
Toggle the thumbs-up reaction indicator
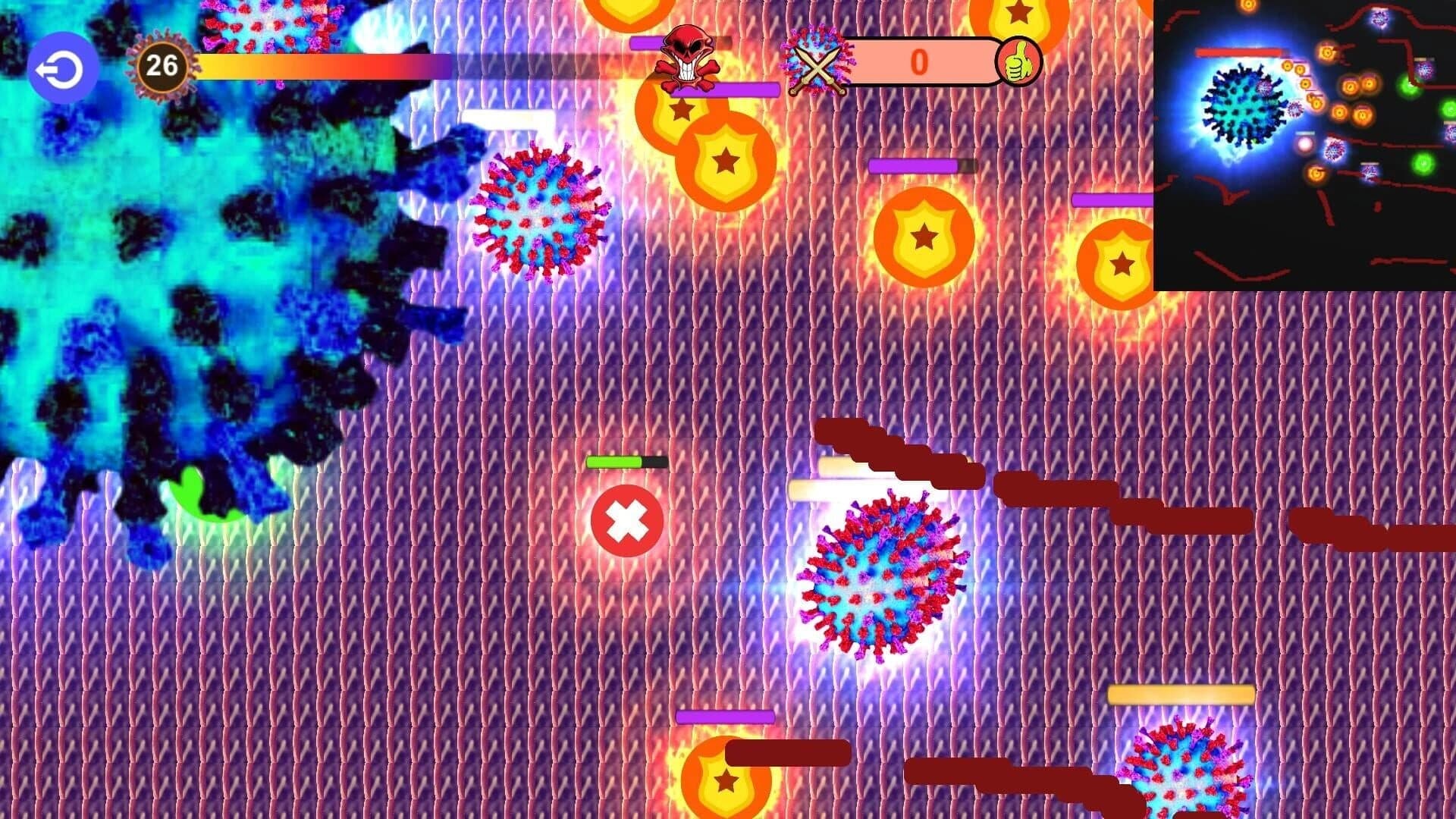point(1021,64)
